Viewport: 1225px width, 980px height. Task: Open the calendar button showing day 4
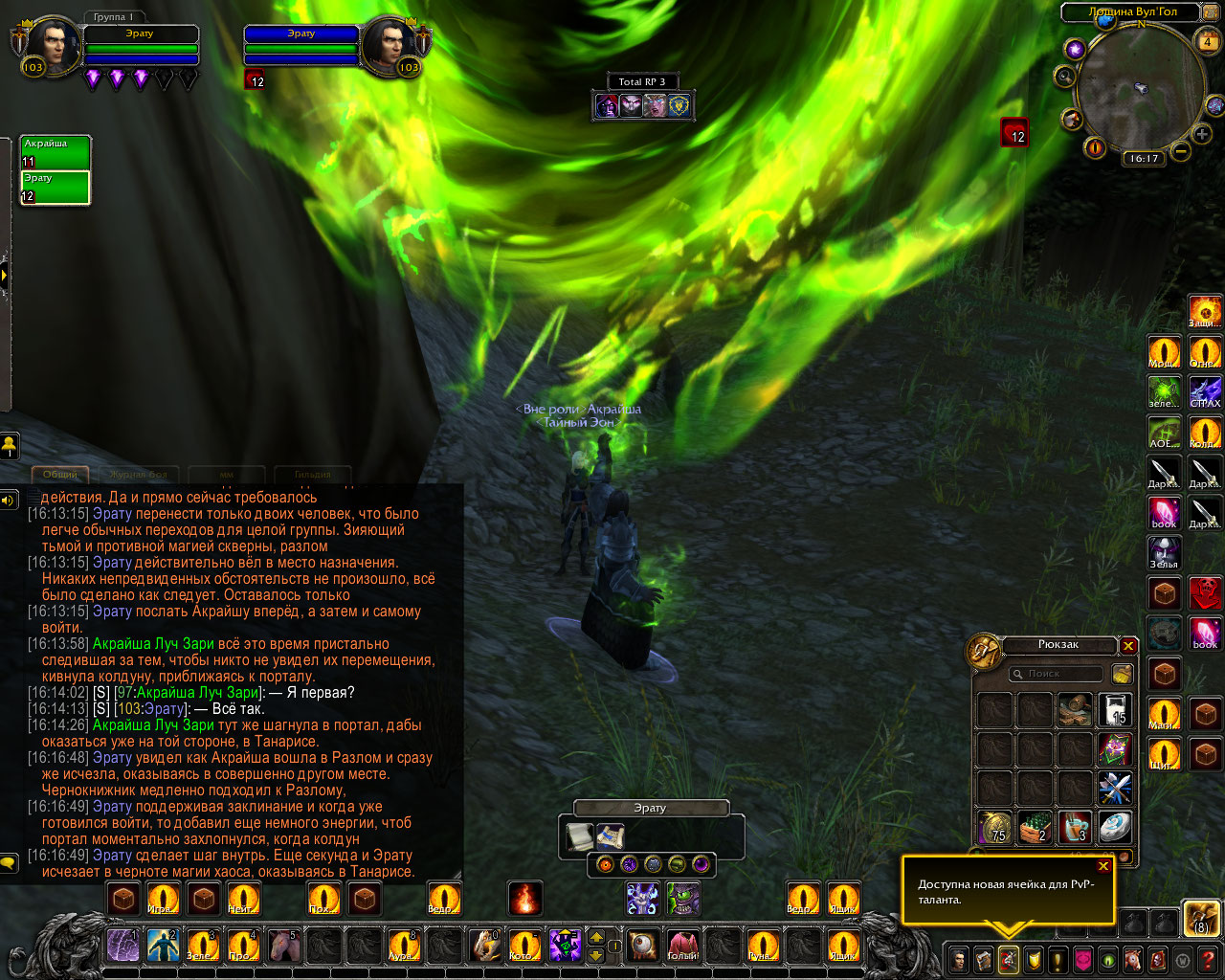[1207, 41]
